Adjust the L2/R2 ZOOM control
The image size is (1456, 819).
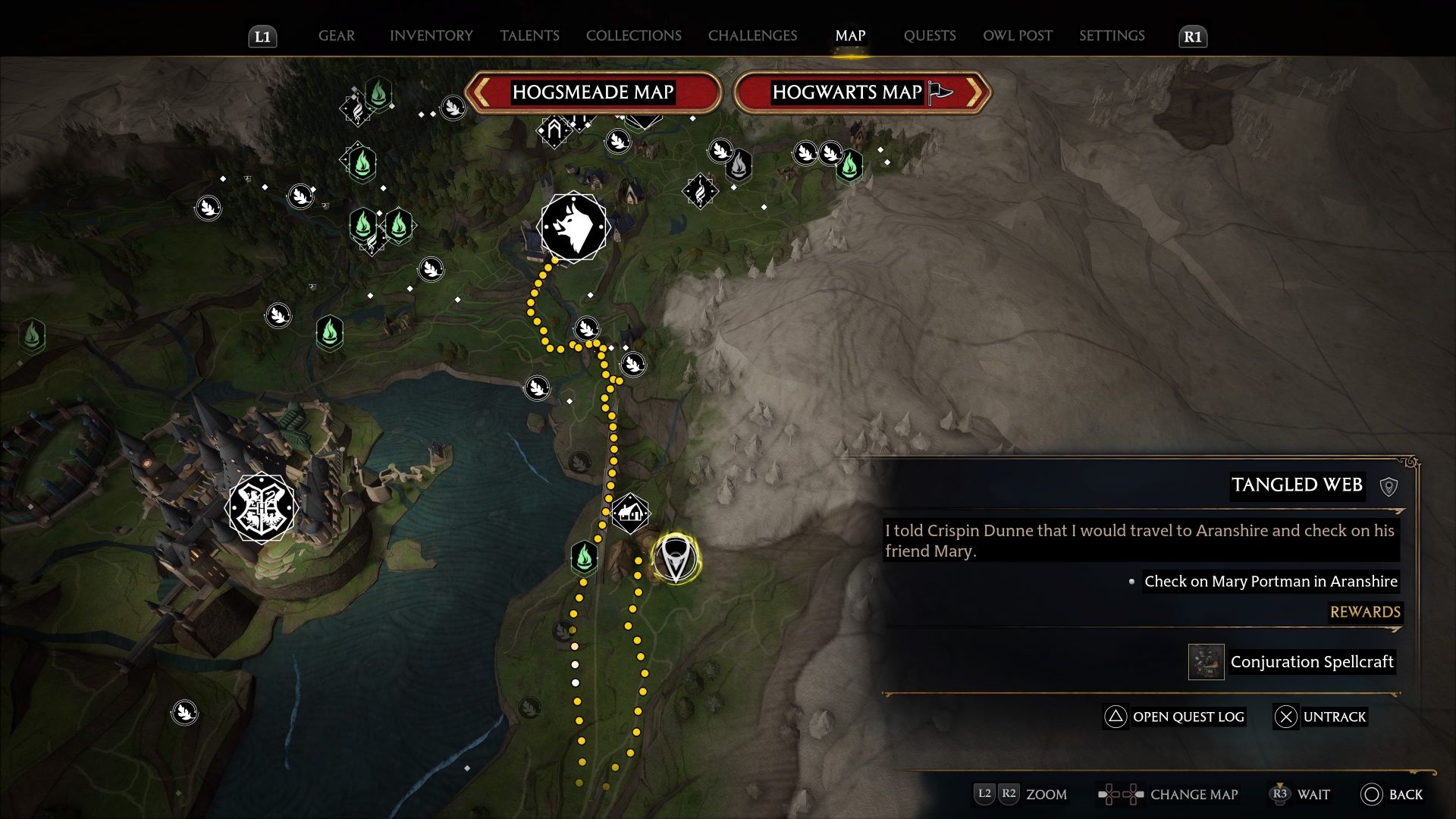tap(1019, 795)
